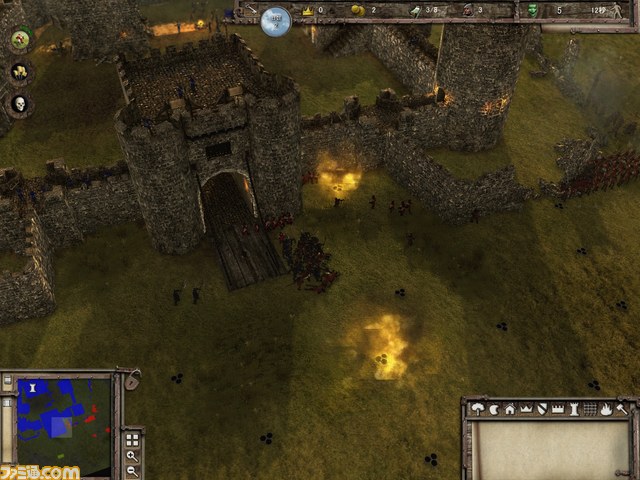Open the tree category in the build panel
The height and width of the screenshot is (480, 640).
(x=477, y=408)
